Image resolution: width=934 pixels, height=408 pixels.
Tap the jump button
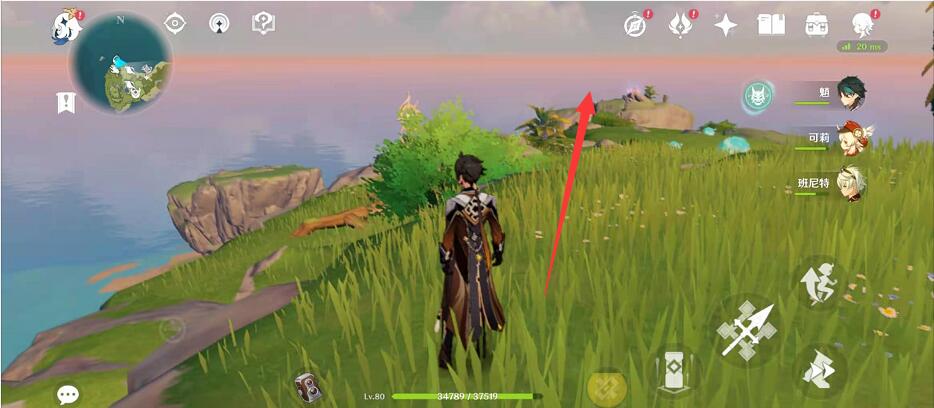[819, 285]
